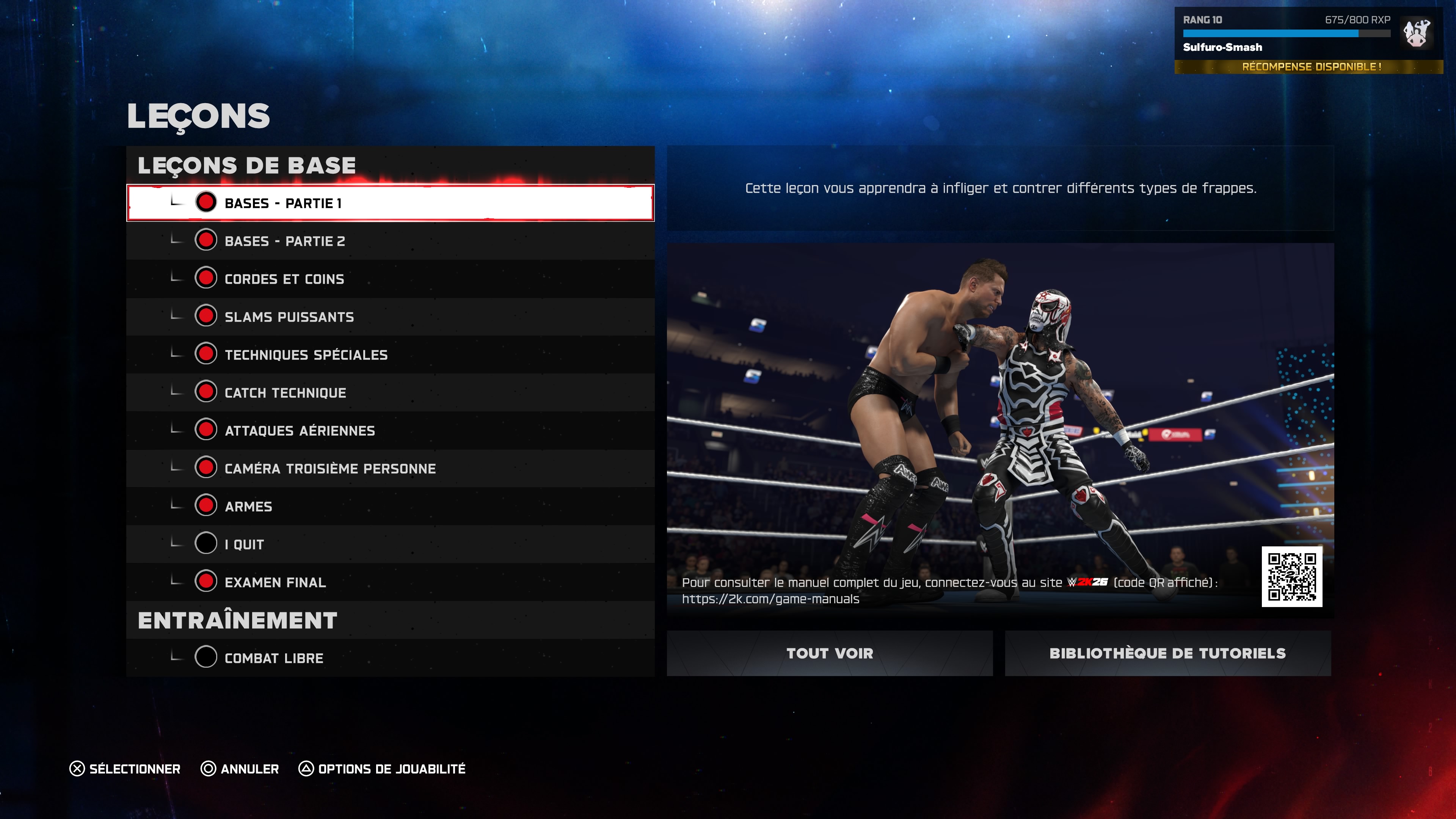The image size is (1456, 819).
Task: Start the Examen Final lesson
Action: 390,582
